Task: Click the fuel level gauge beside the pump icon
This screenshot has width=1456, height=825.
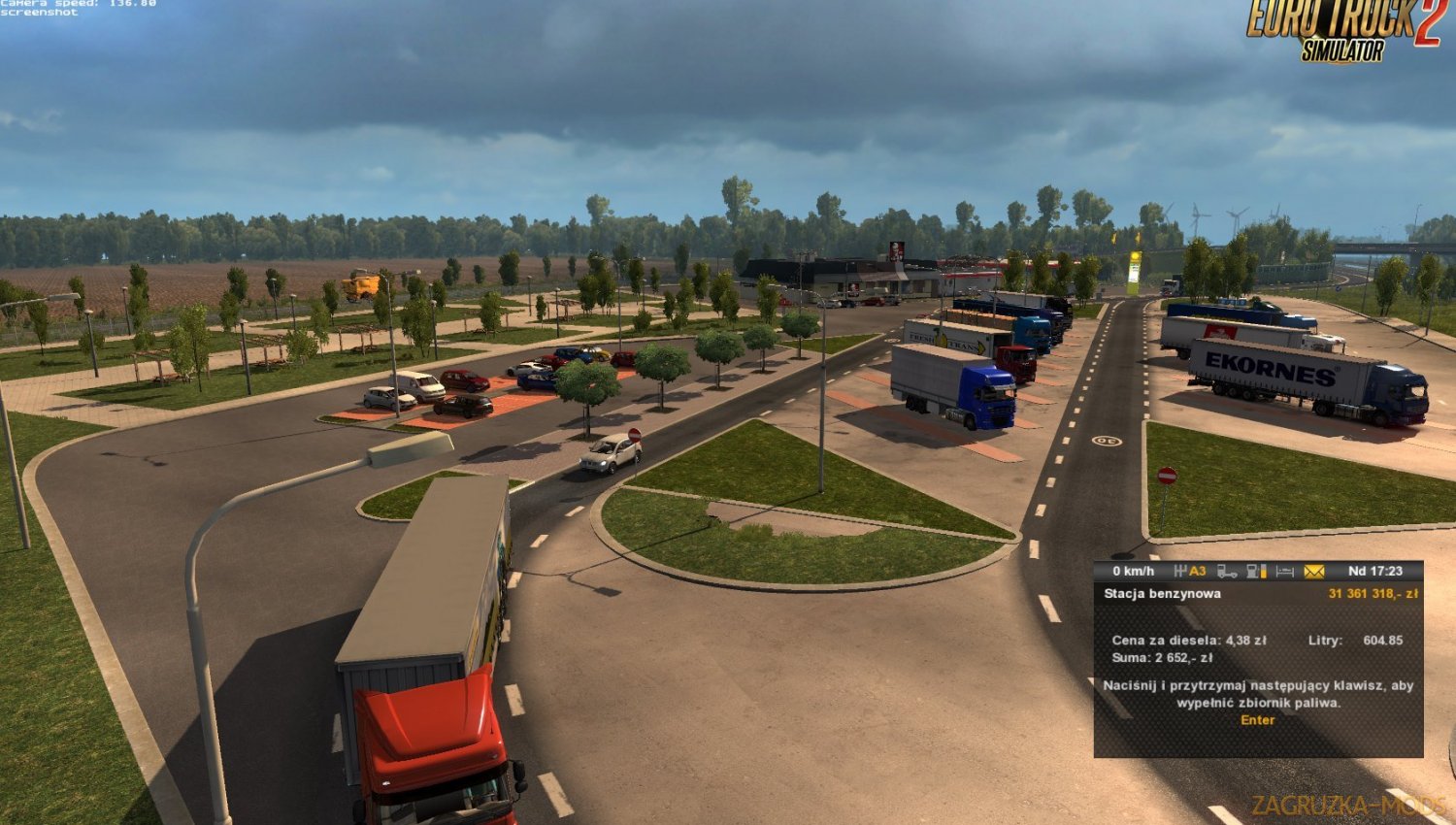Action: [1265, 572]
